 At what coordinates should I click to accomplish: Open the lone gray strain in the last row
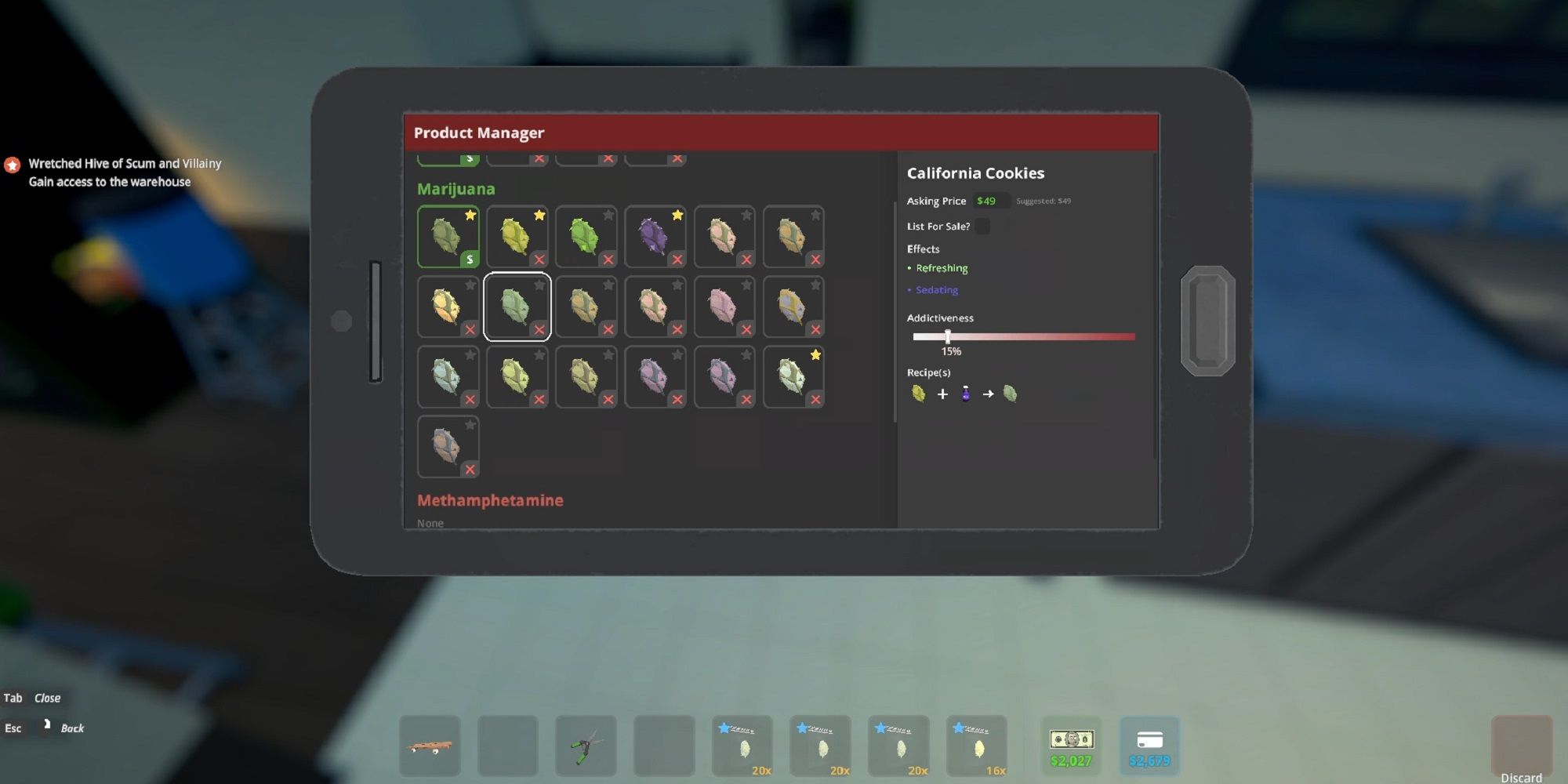pos(448,446)
